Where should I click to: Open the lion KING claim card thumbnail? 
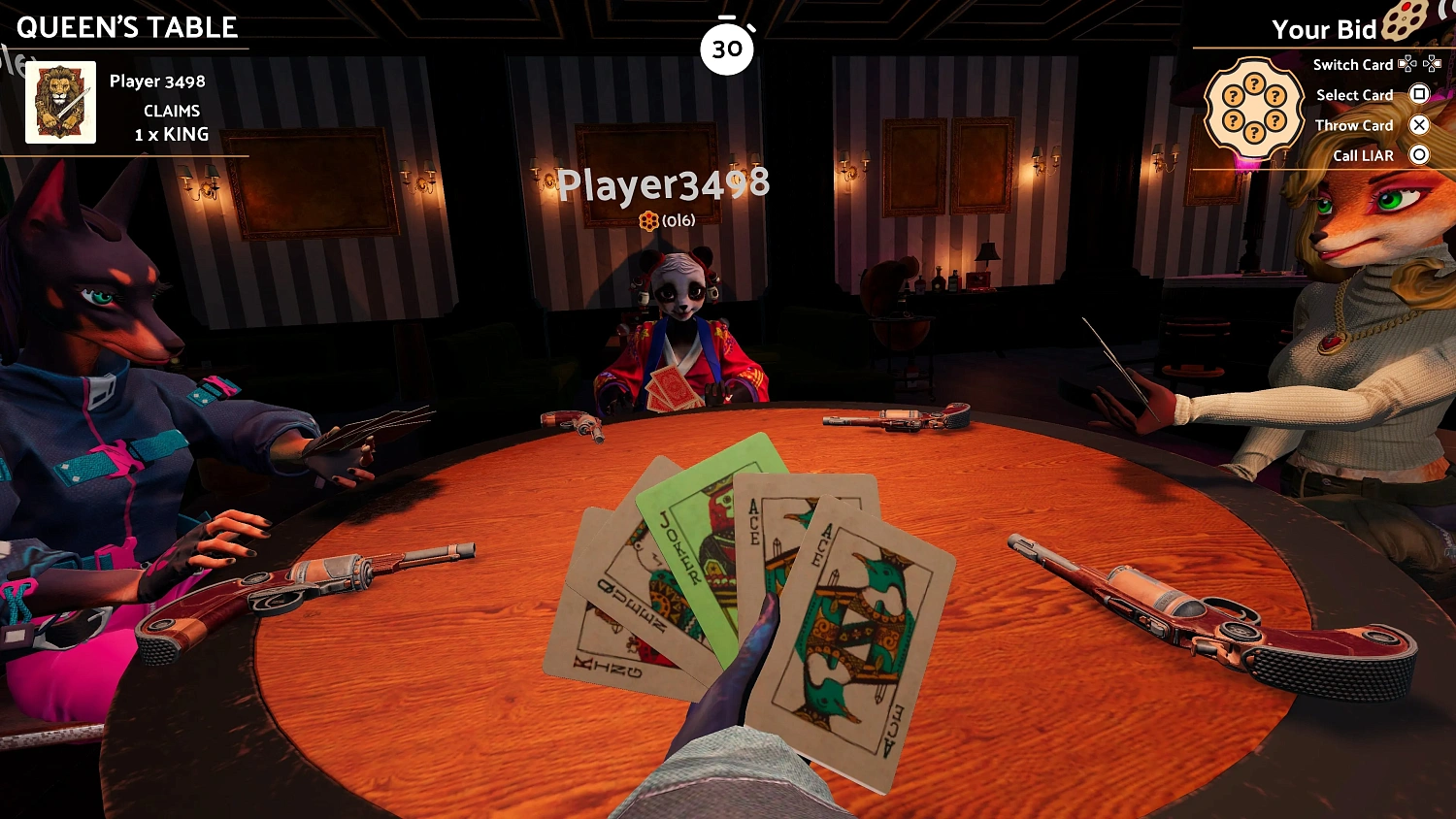[x=60, y=101]
